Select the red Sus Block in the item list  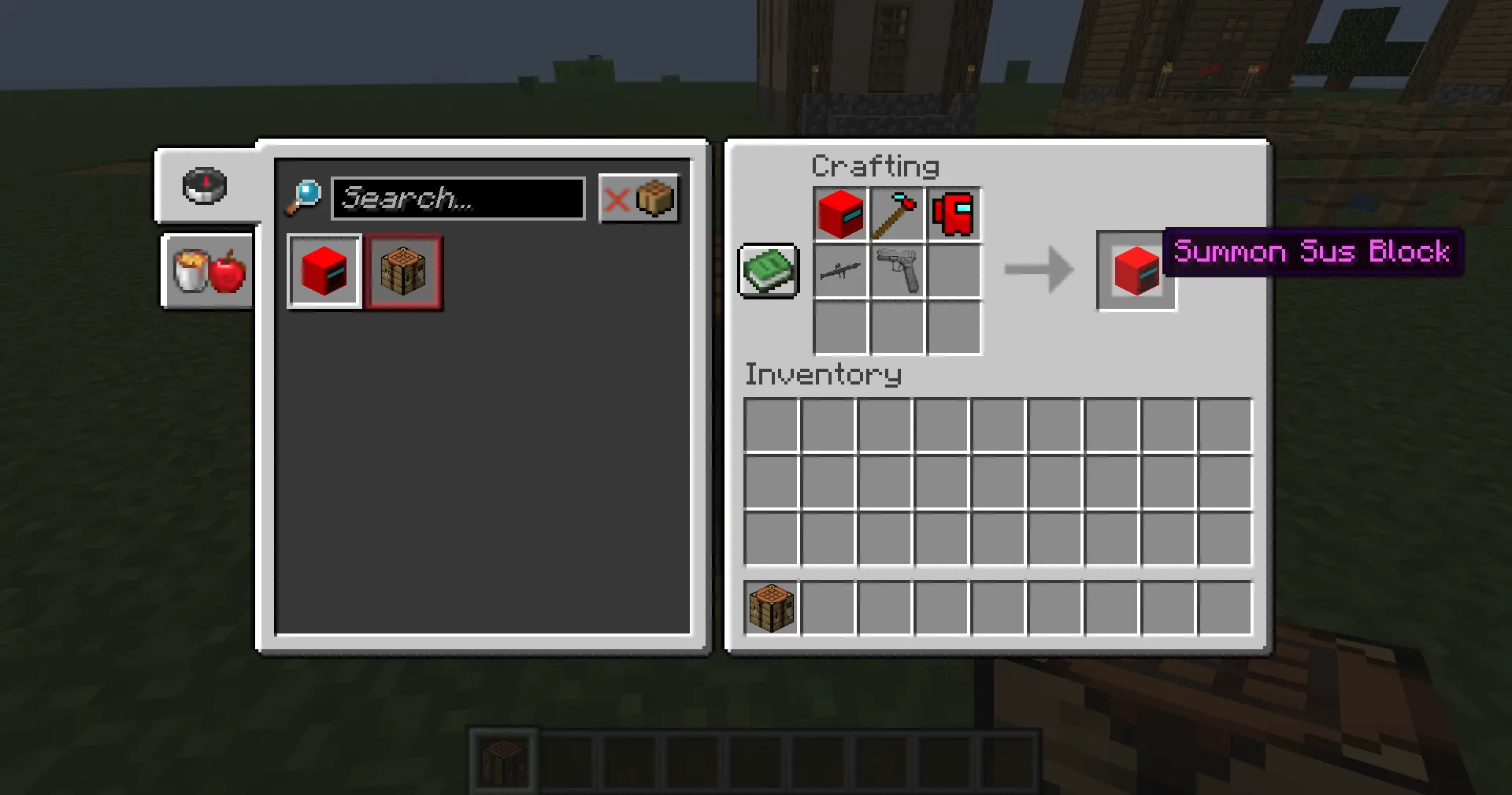324,272
